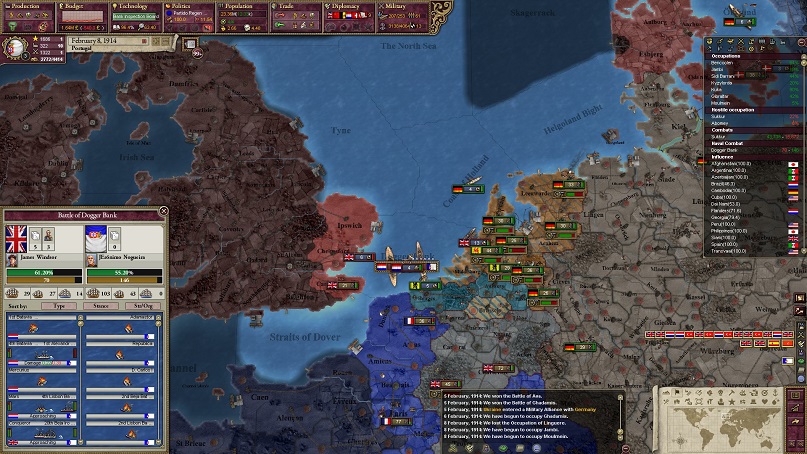Open the Production screen
The height and width of the screenshot is (454, 807).
tap(27, 6)
